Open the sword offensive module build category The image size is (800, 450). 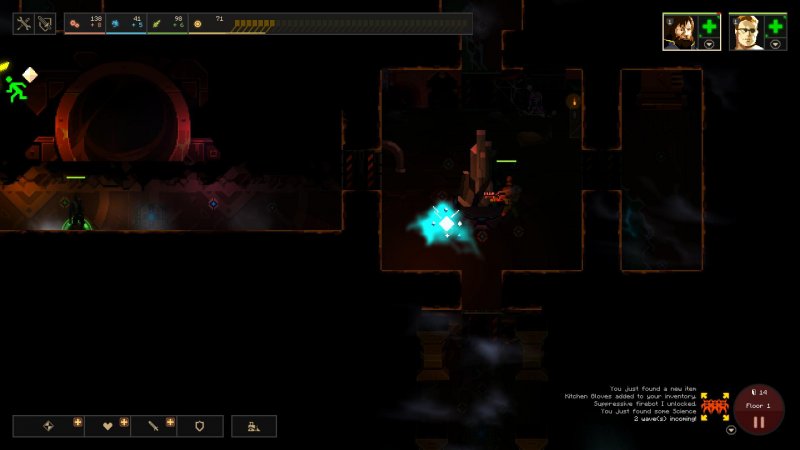point(154,426)
